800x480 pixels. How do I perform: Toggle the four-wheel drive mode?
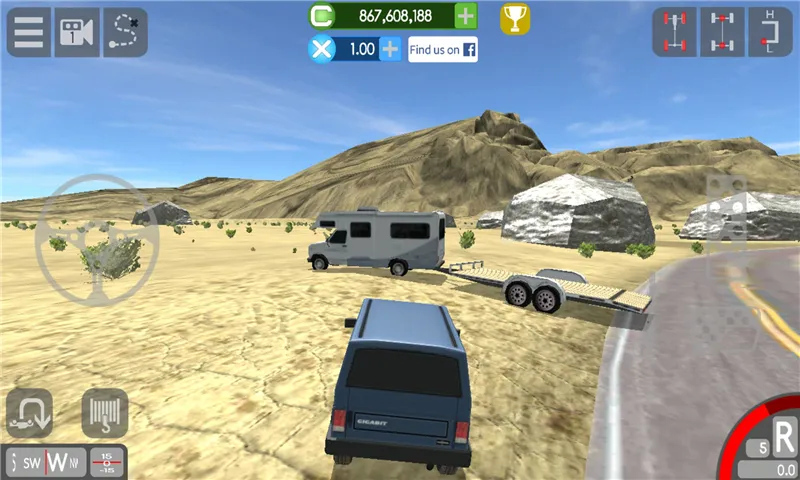coord(675,32)
